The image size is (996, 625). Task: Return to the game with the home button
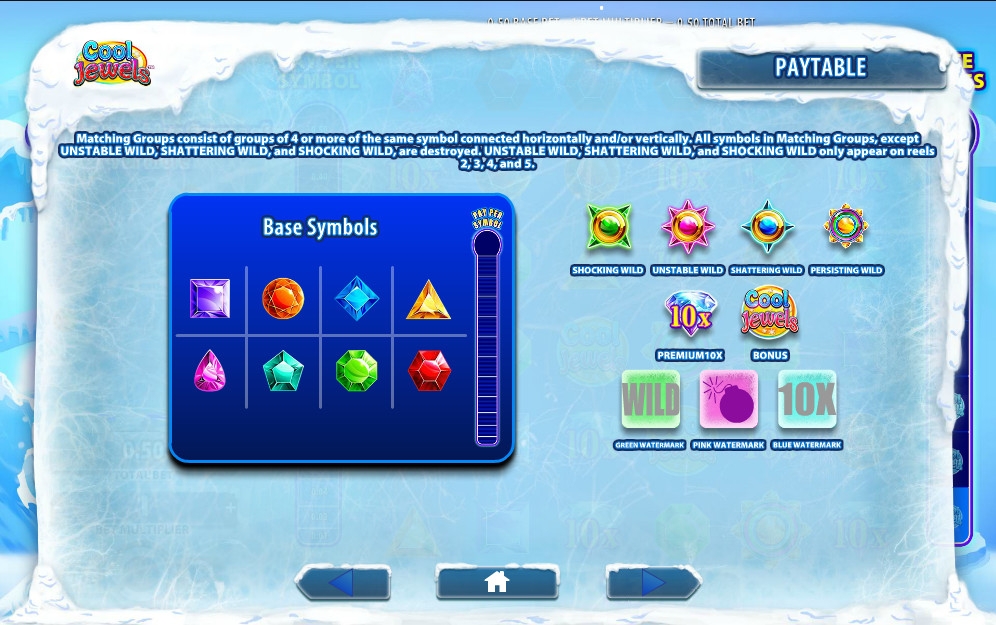pyautogui.click(x=497, y=582)
